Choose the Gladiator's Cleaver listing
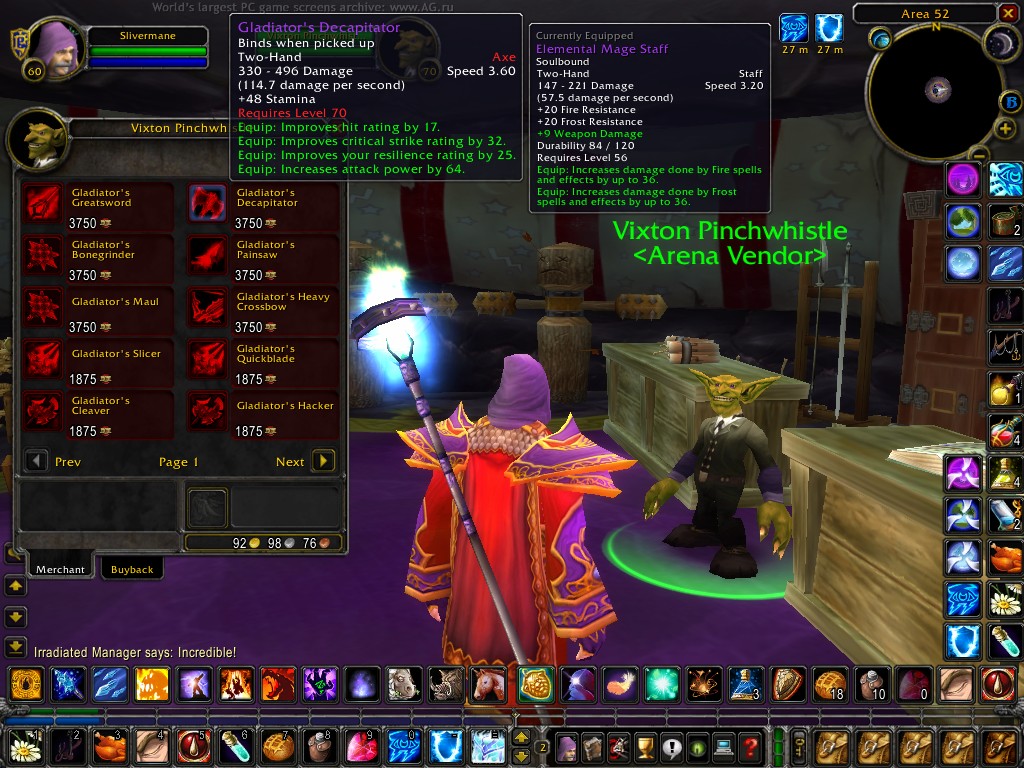 (x=43, y=409)
